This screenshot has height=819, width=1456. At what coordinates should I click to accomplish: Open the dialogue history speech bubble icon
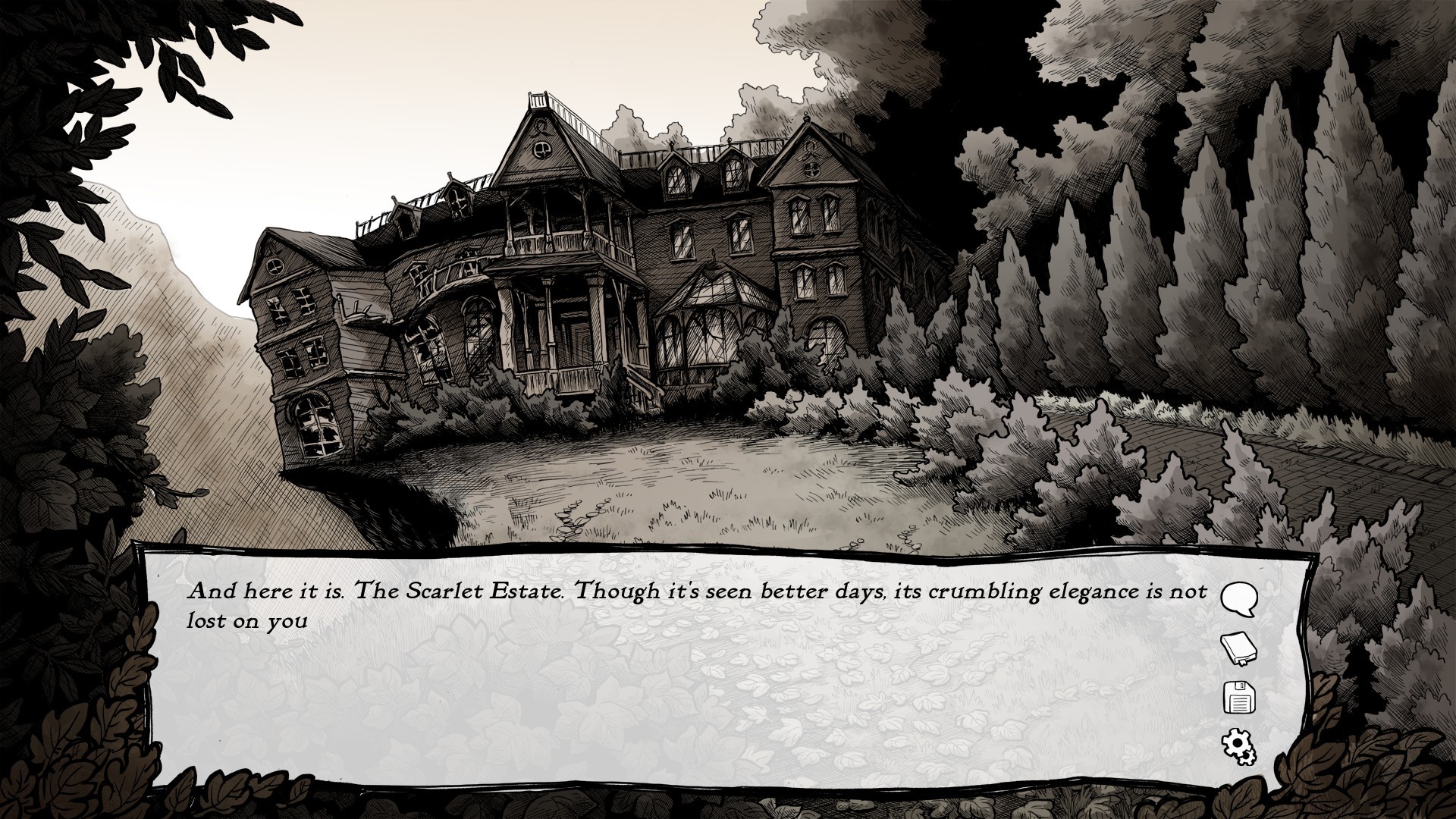point(1239,599)
